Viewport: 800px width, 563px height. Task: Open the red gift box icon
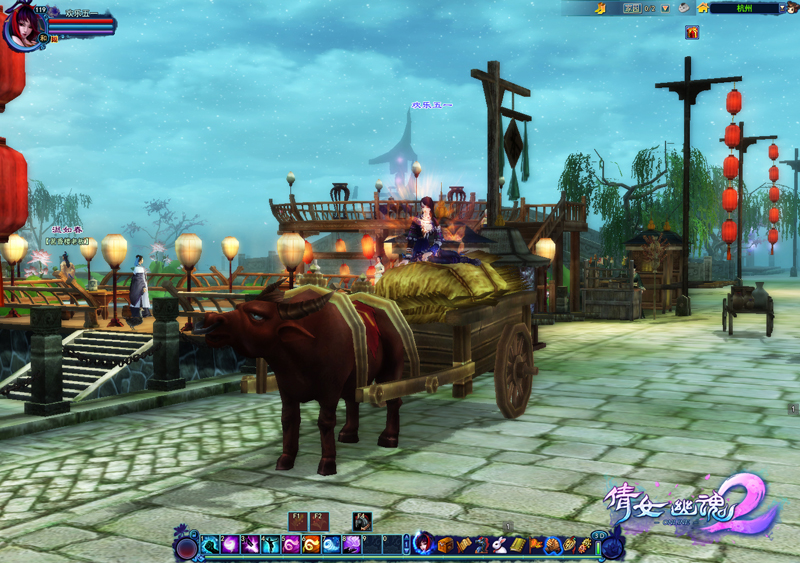692,32
